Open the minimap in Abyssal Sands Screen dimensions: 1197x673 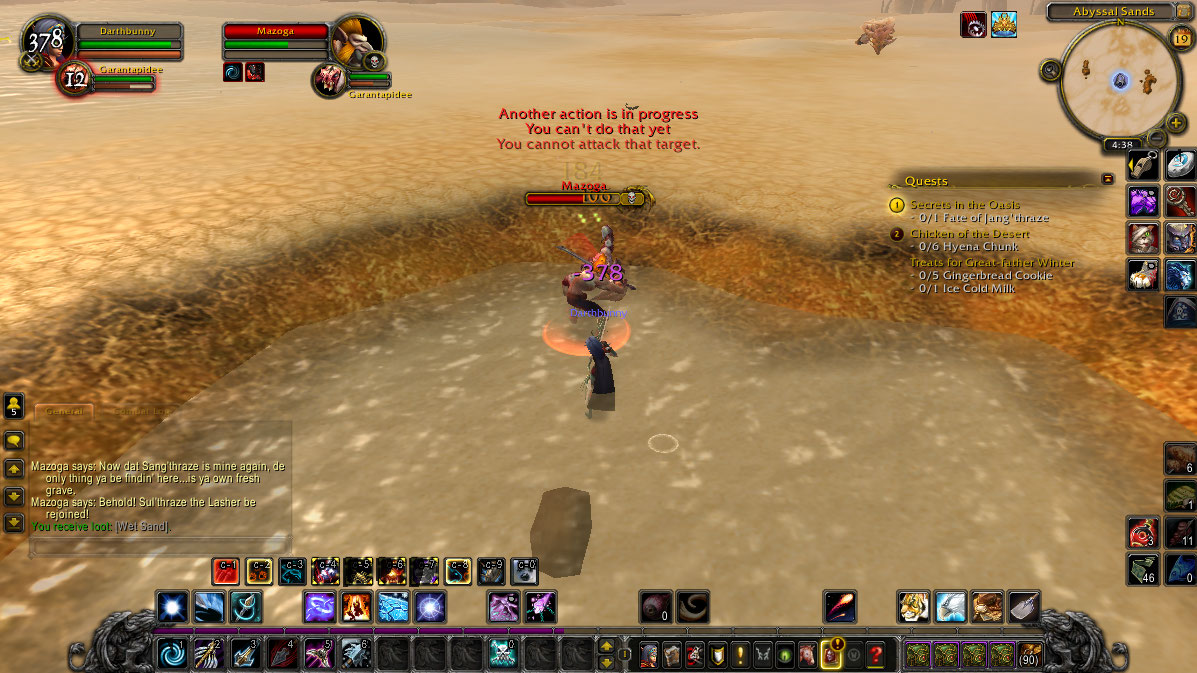pyautogui.click(x=1120, y=80)
